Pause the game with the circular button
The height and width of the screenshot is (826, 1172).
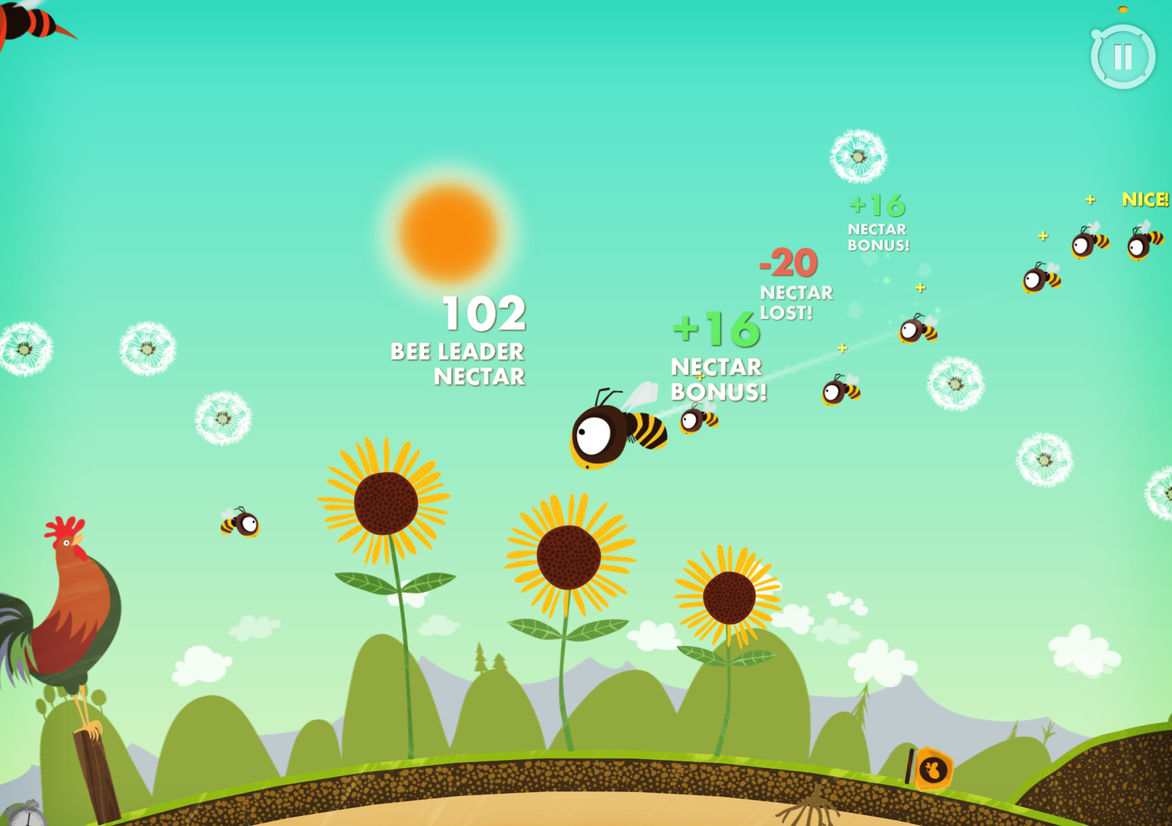[1122, 57]
